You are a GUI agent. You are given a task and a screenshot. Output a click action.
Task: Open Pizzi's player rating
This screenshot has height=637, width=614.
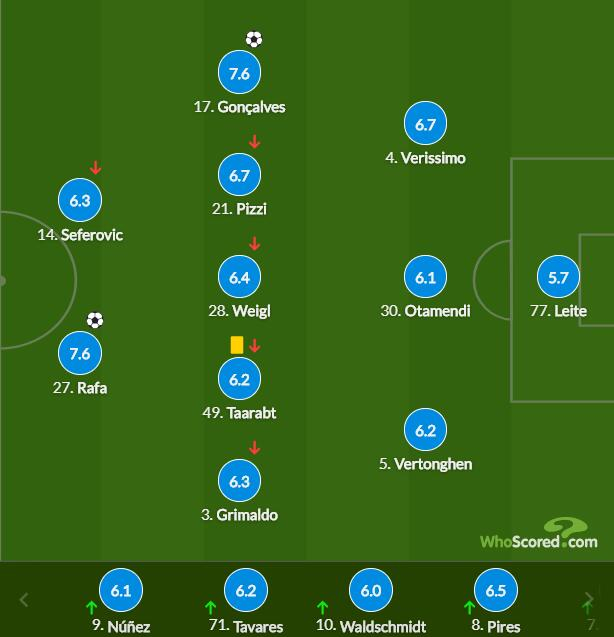[x=239, y=176]
